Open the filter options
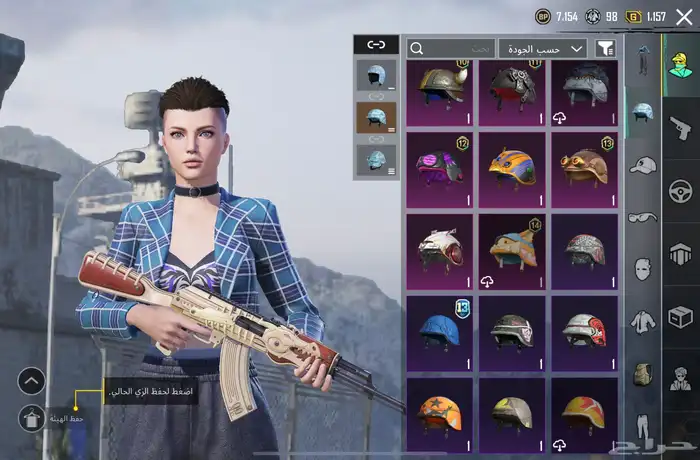Image resolution: width=700 pixels, height=460 pixels. point(605,47)
